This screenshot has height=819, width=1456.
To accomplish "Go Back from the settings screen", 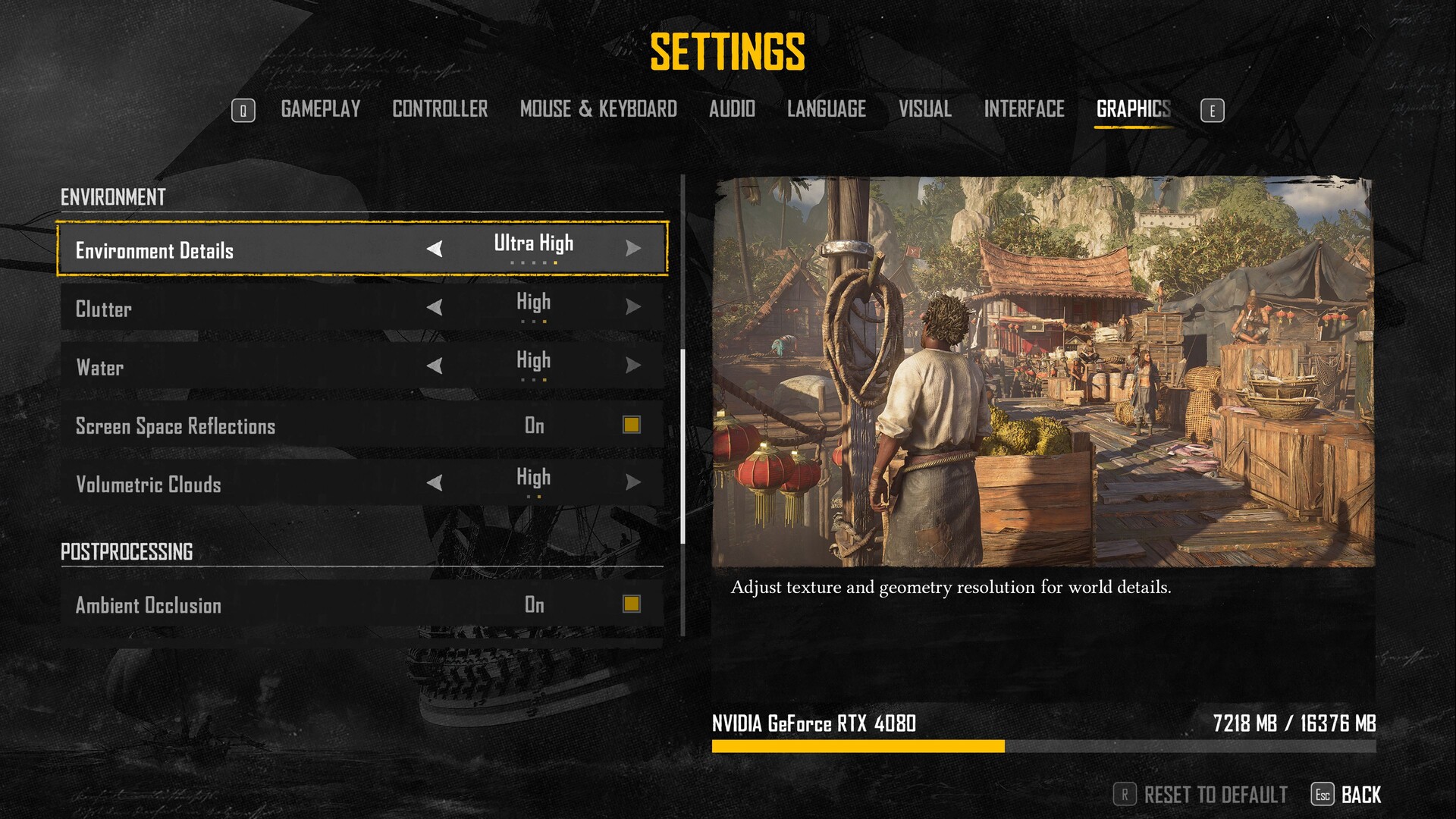I will coord(1360,795).
